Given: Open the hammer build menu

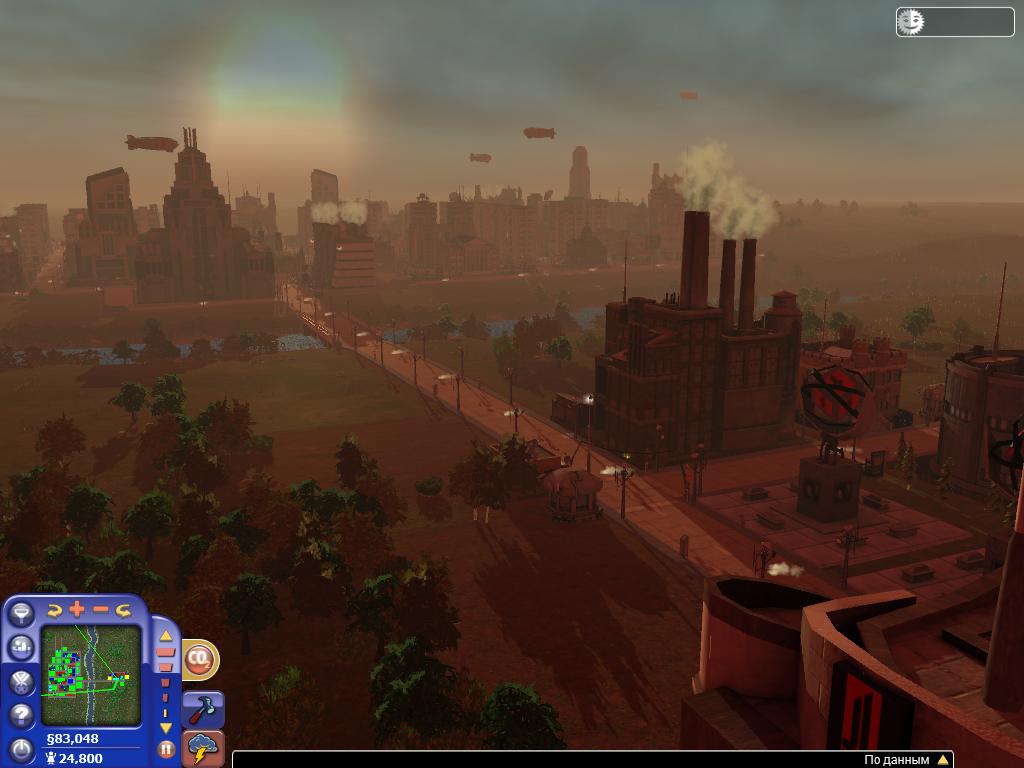Looking at the screenshot, I should 205,708.
